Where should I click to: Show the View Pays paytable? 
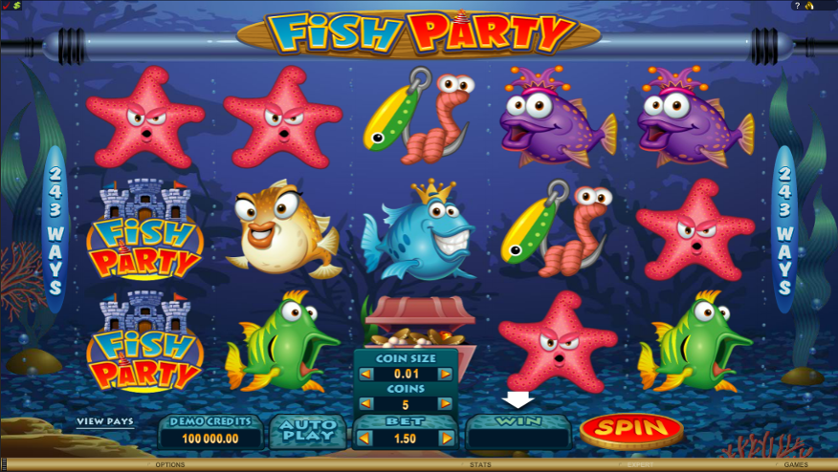pos(105,422)
